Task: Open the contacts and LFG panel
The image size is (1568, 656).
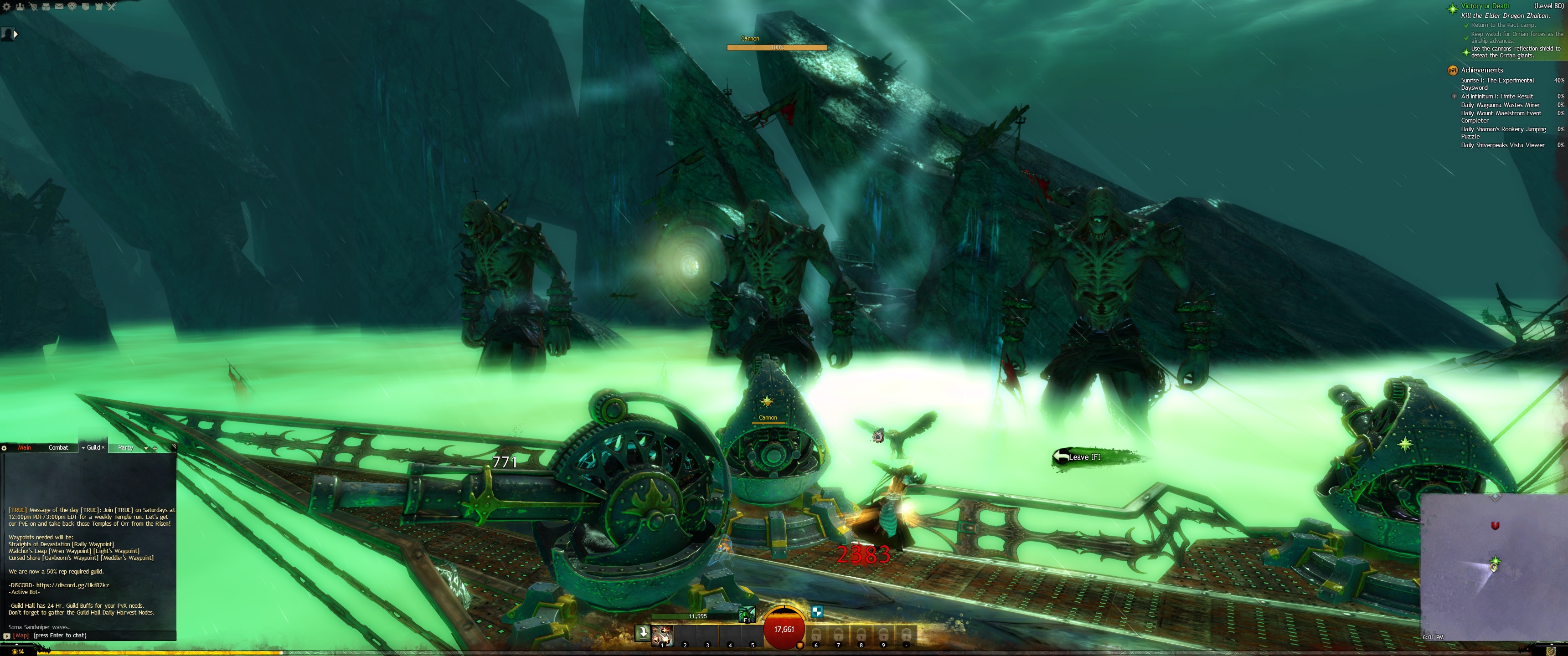Action: [x=20, y=7]
